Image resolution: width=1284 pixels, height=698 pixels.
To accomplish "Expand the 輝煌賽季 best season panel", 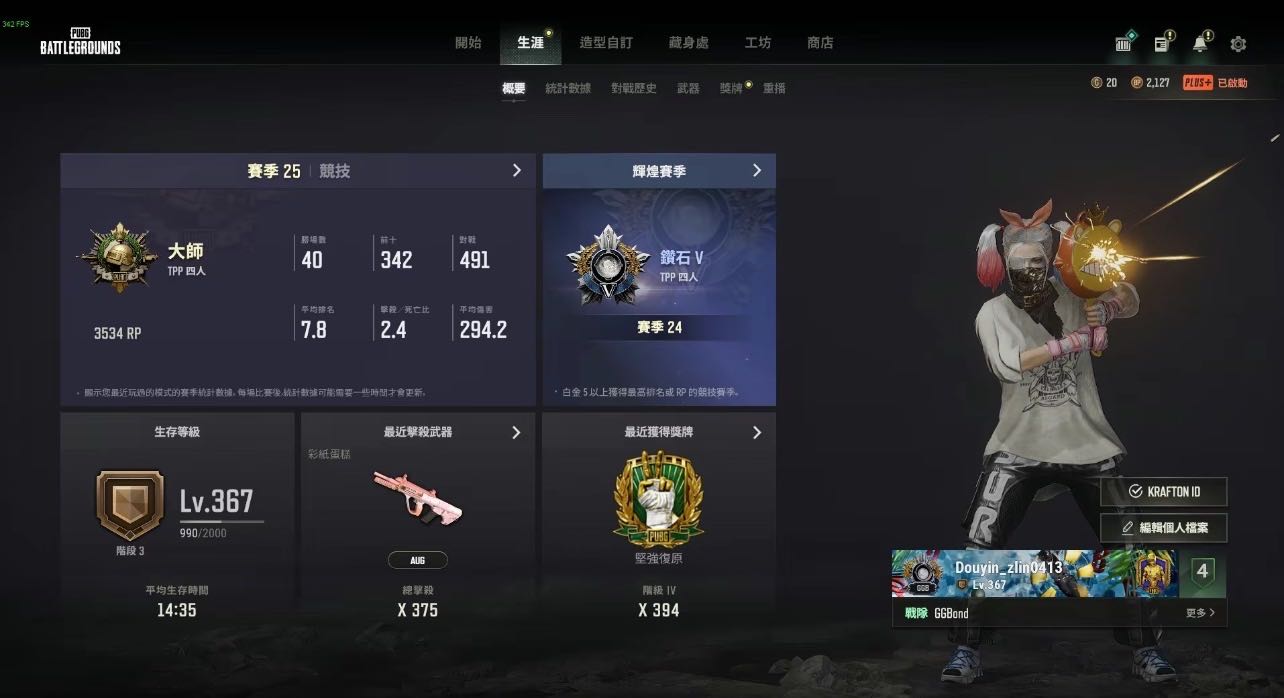I will 757,171.
